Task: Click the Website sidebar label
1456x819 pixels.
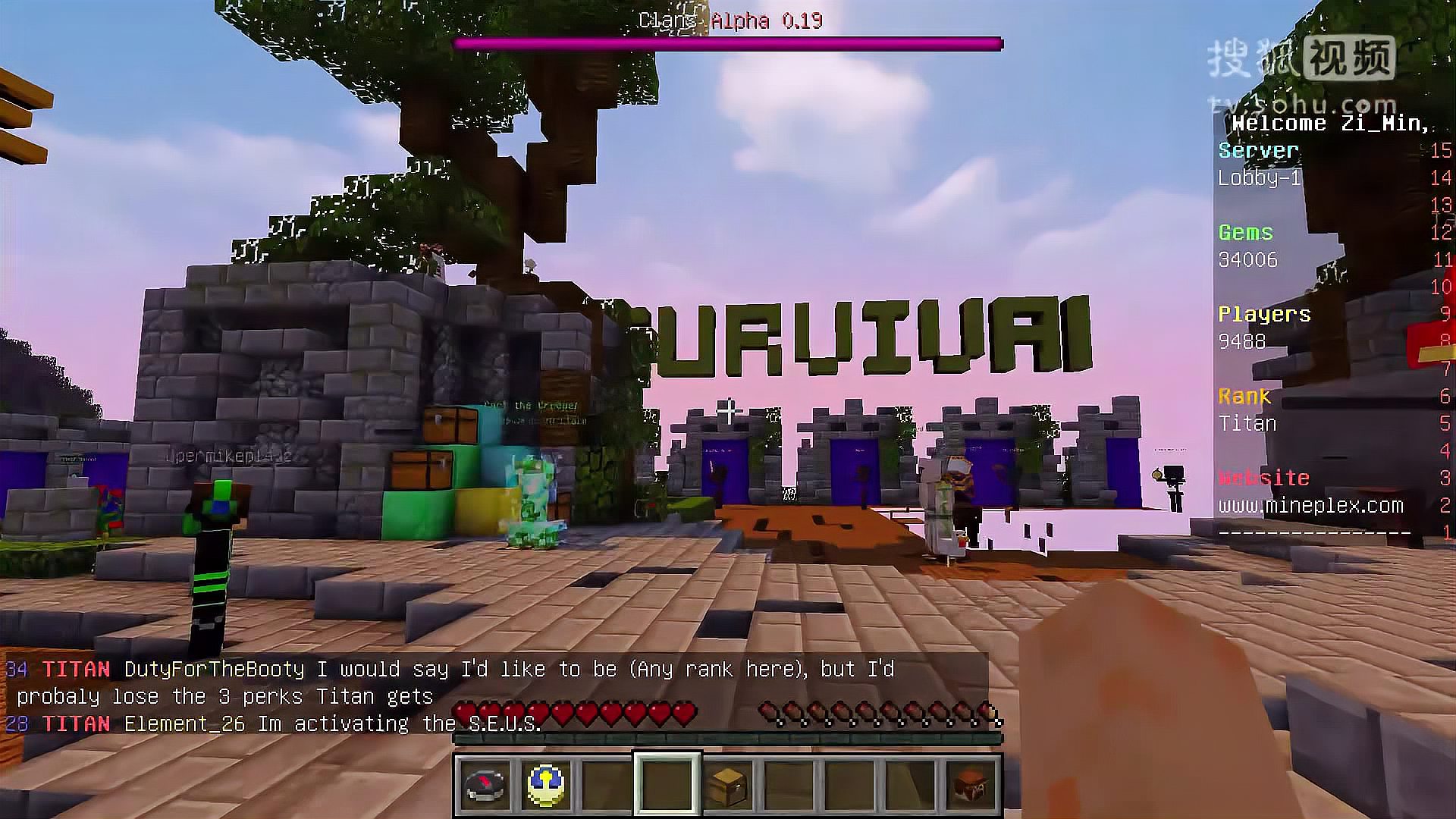Action: point(1264,477)
